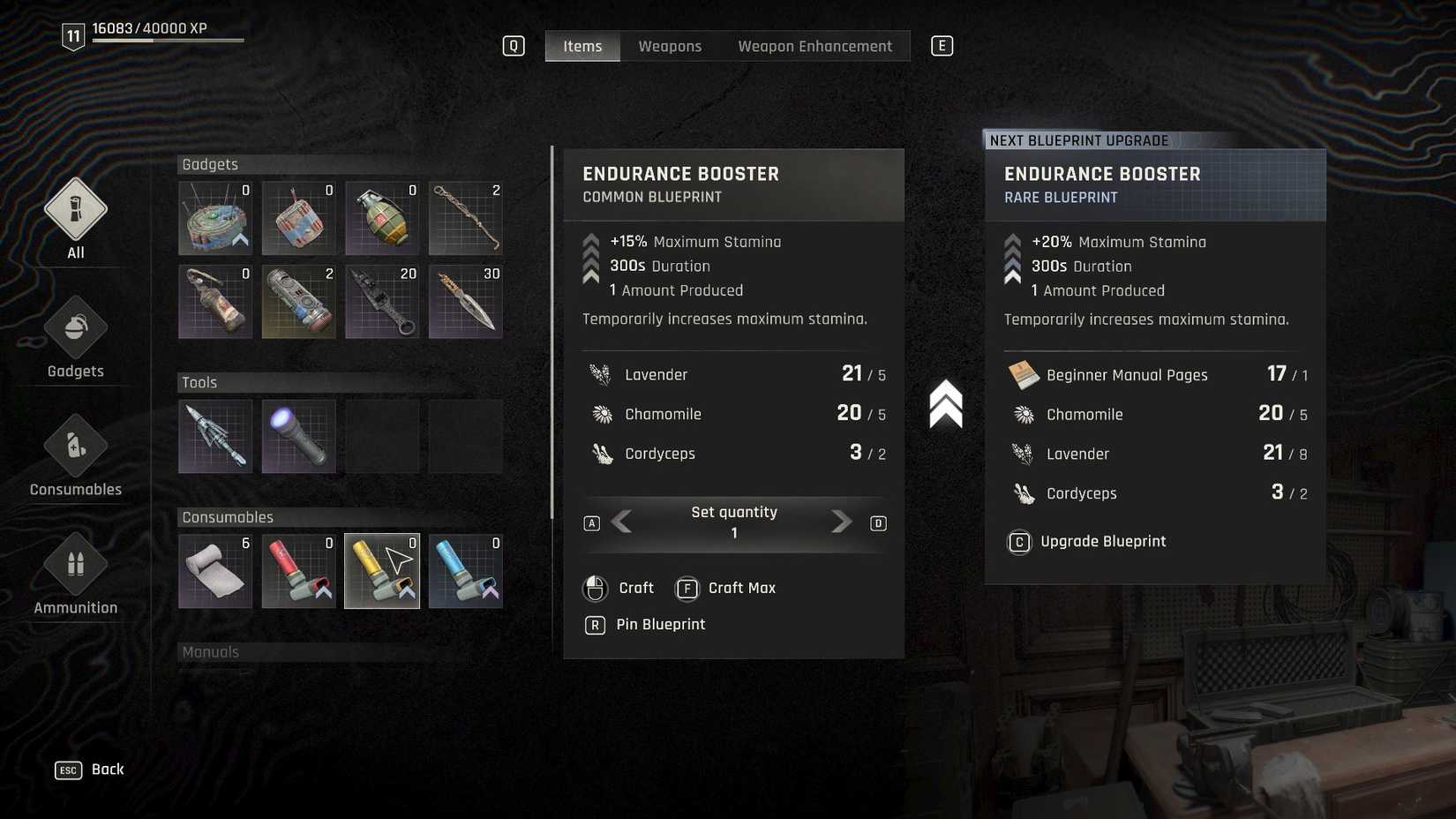Select the proximity mine gadget
The width and height of the screenshot is (1456, 819).
pos(214,218)
